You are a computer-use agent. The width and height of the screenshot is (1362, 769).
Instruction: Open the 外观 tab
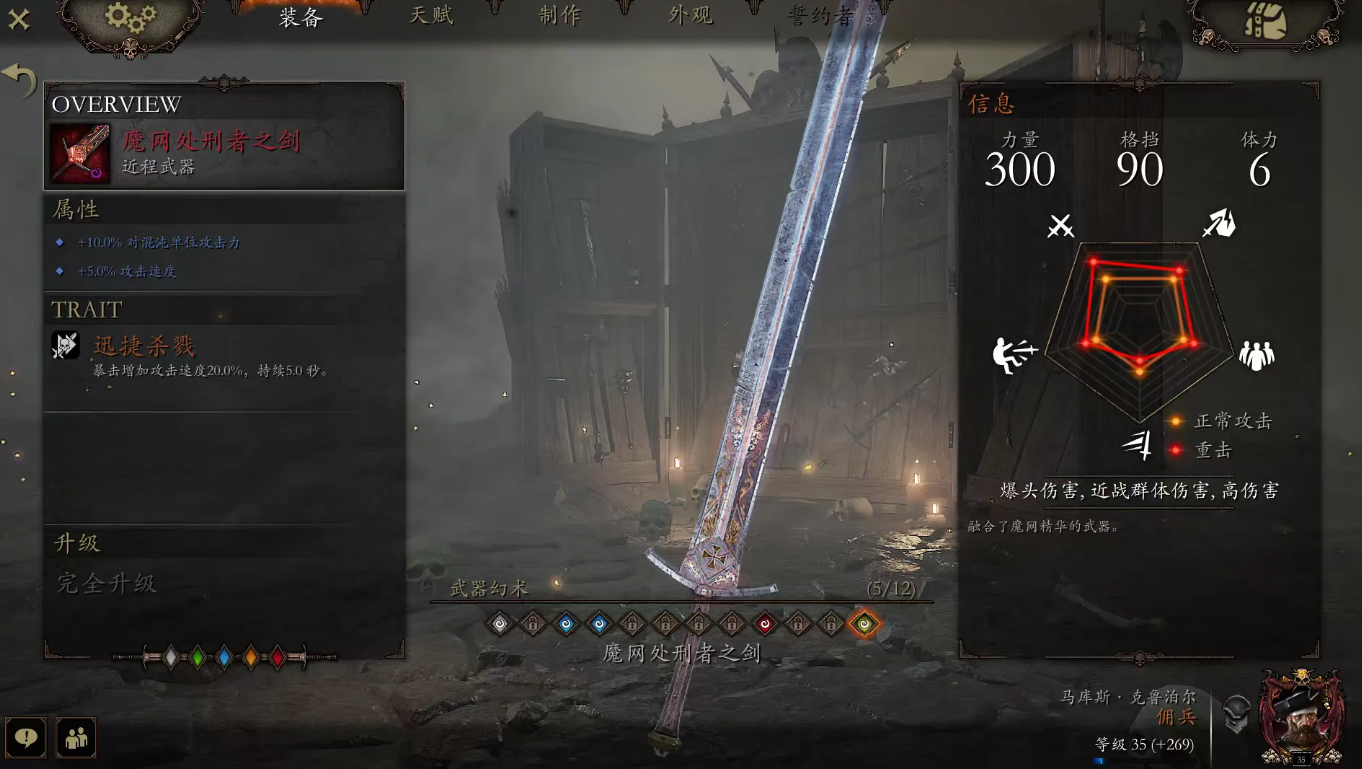pyautogui.click(x=692, y=16)
